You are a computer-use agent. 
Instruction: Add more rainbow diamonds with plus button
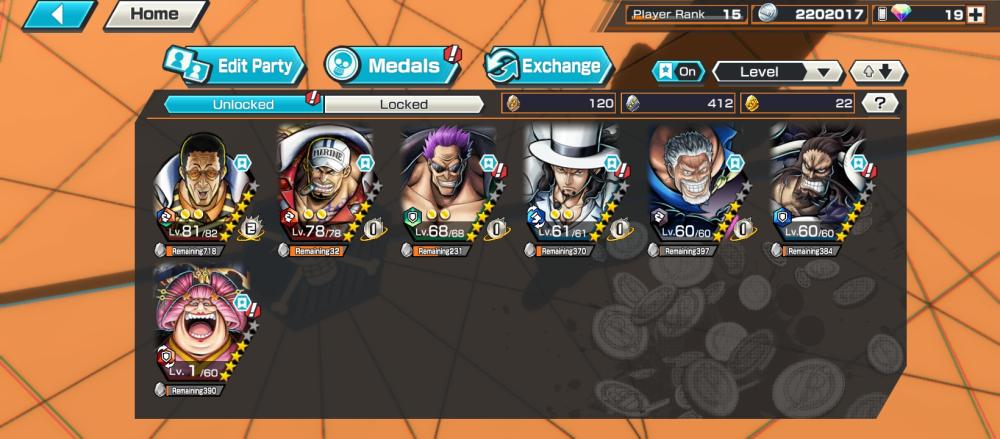[x=975, y=14]
